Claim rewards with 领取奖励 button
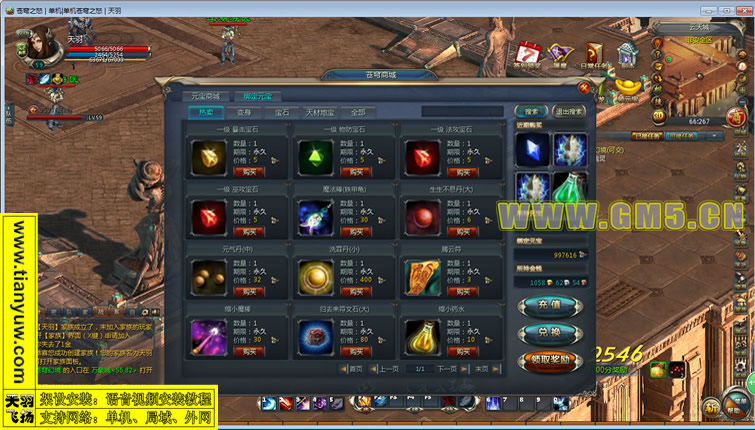This screenshot has height=430, width=755. 548,359
